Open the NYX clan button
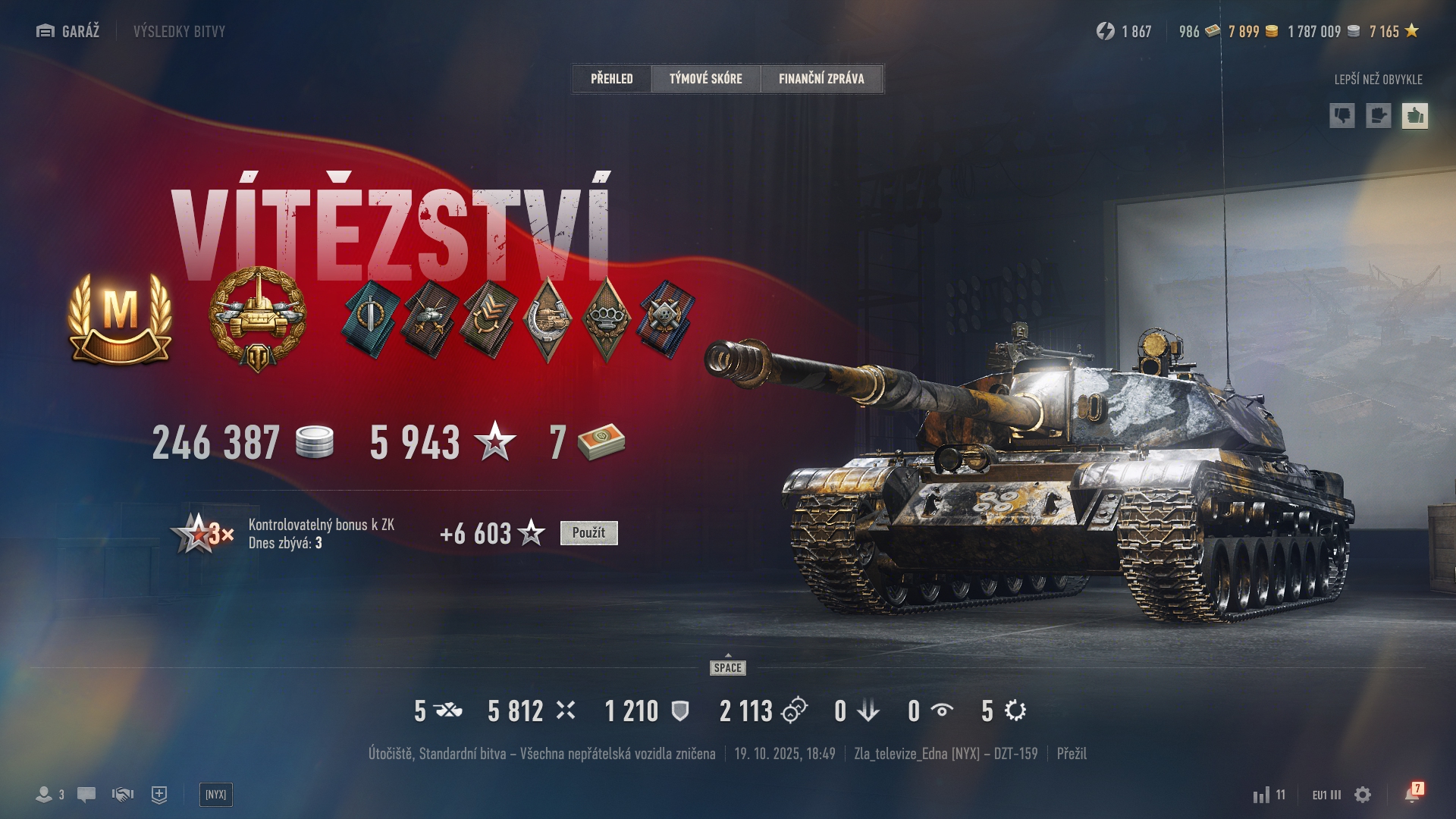Viewport: 1456px width, 819px height. [215, 795]
